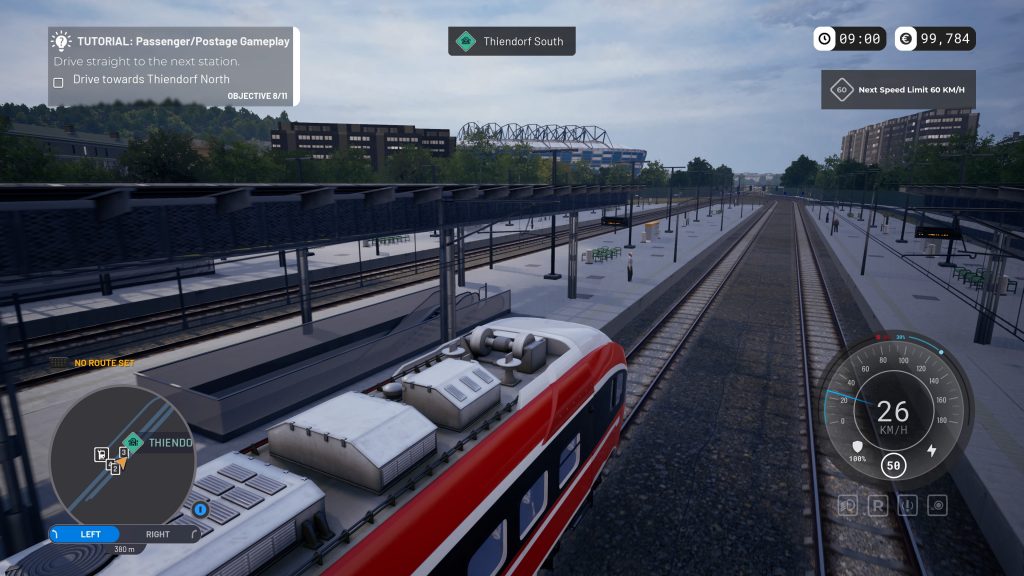The height and width of the screenshot is (576, 1024).
Task: Tick the Drive towards Thiendorf North checkbox
Action: point(58,81)
